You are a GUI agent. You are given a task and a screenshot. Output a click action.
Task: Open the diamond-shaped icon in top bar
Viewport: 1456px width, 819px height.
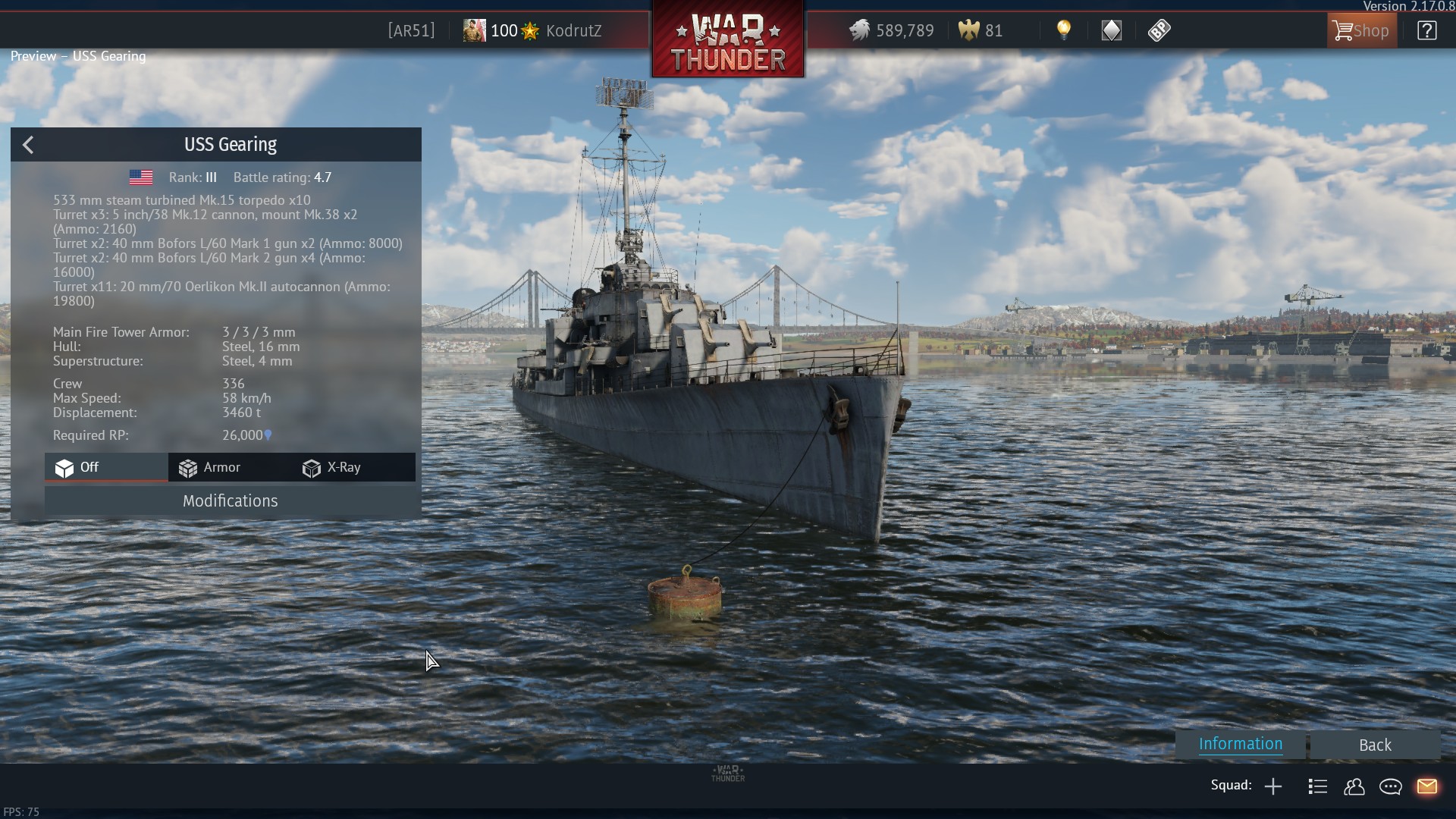coord(1111,30)
